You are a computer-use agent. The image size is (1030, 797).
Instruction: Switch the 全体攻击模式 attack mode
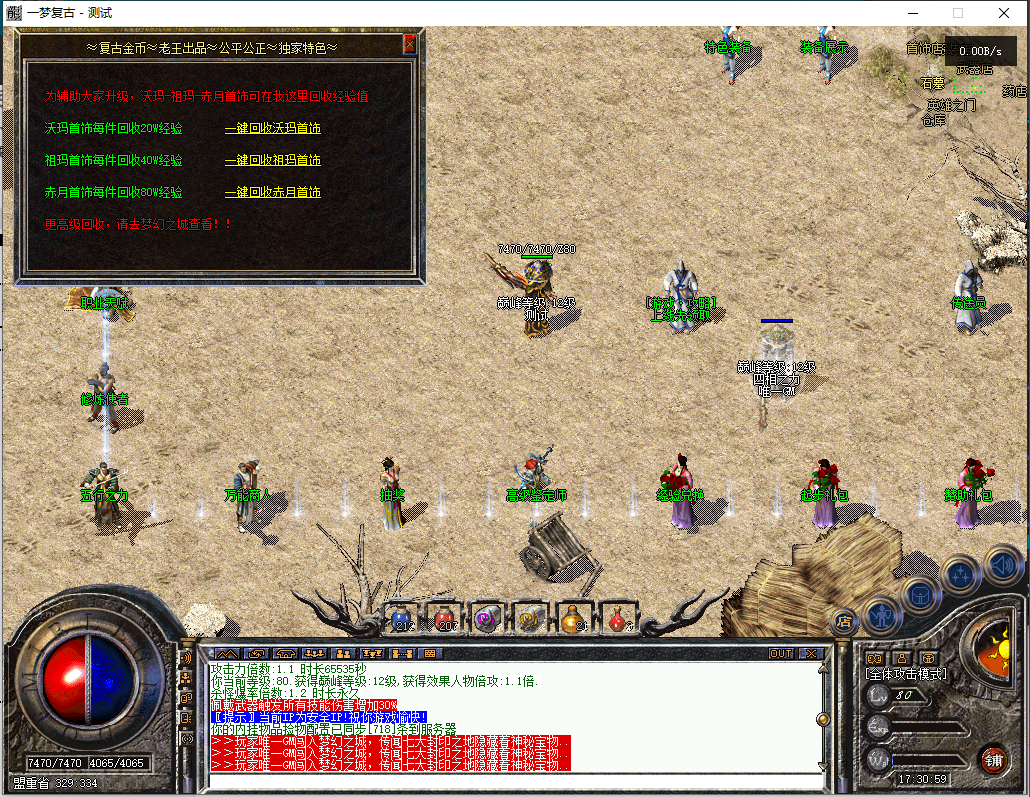tap(905, 675)
